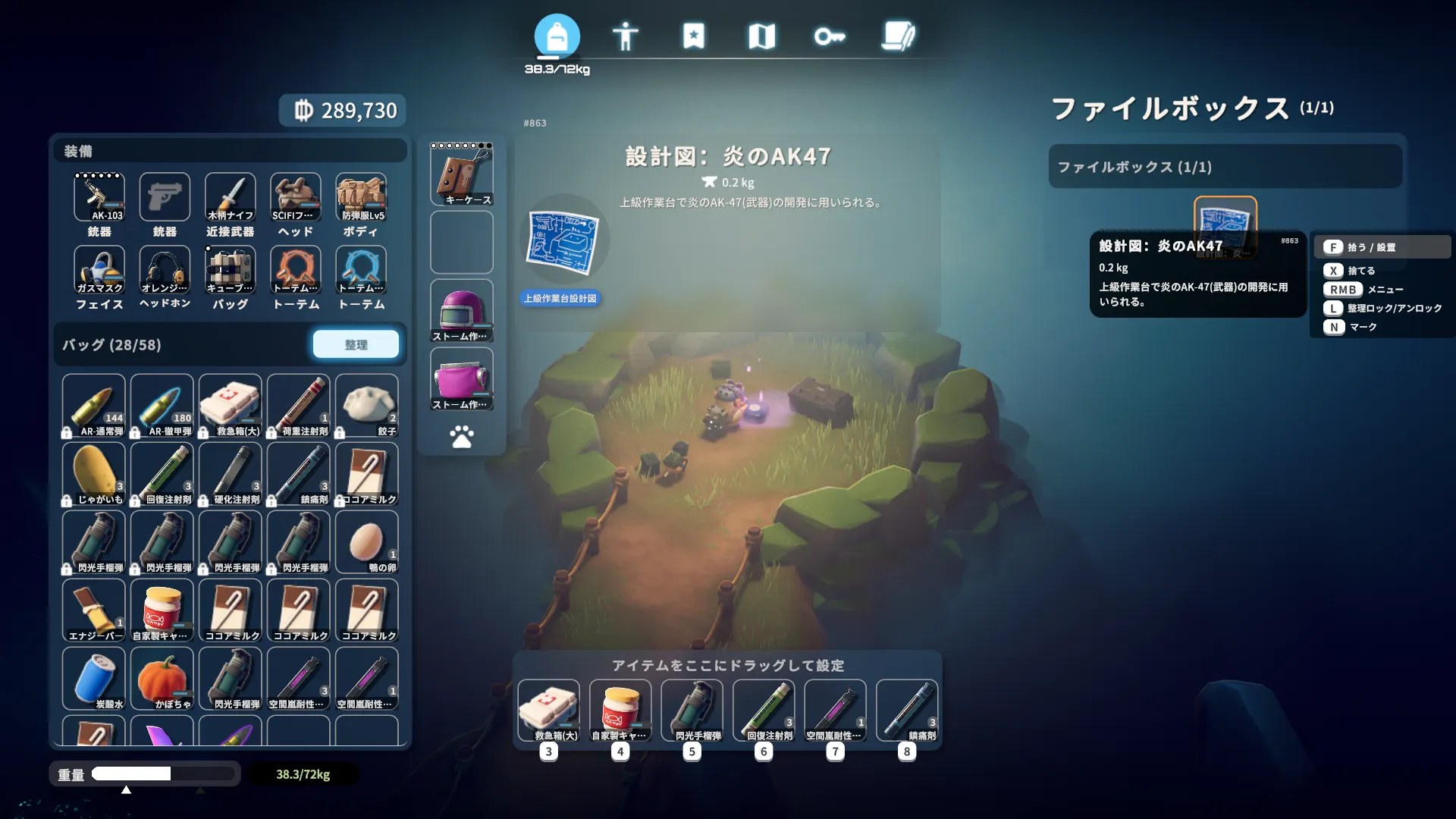Switch to the character tab
This screenshot has height=819, width=1456.
625,36
